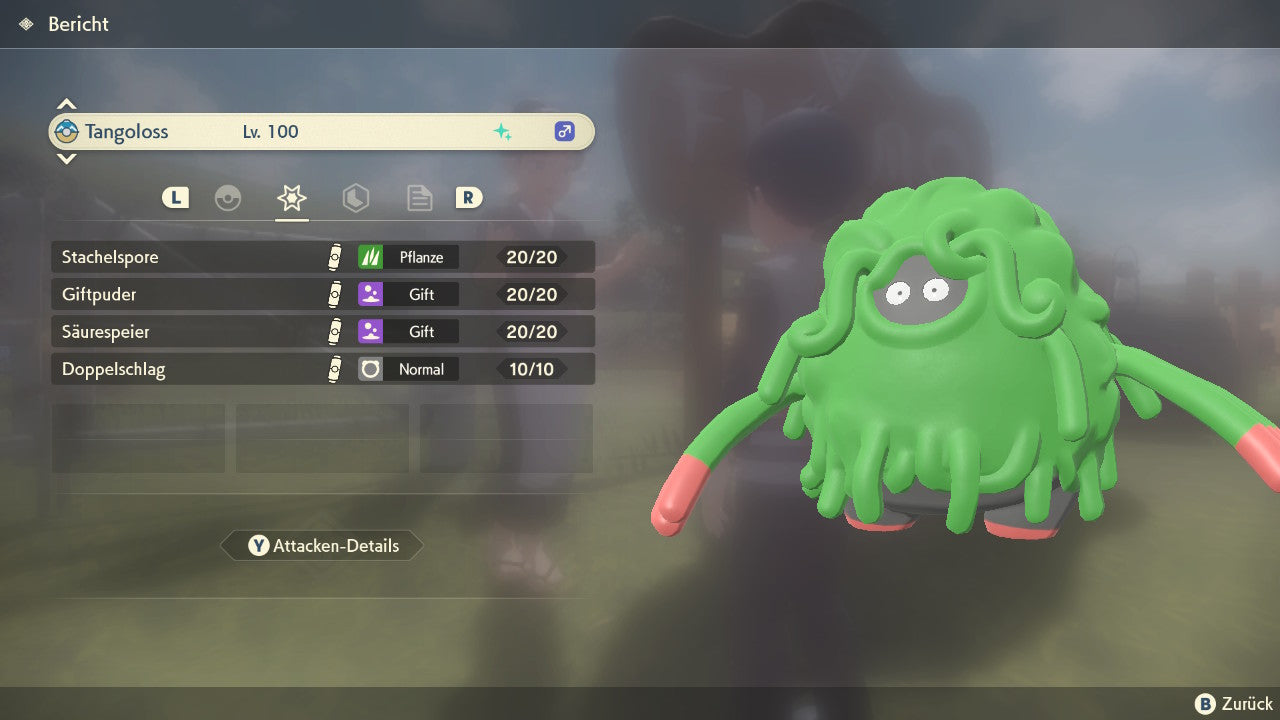This screenshot has width=1280, height=720.
Task: Open the document notes tab
Action: point(419,198)
